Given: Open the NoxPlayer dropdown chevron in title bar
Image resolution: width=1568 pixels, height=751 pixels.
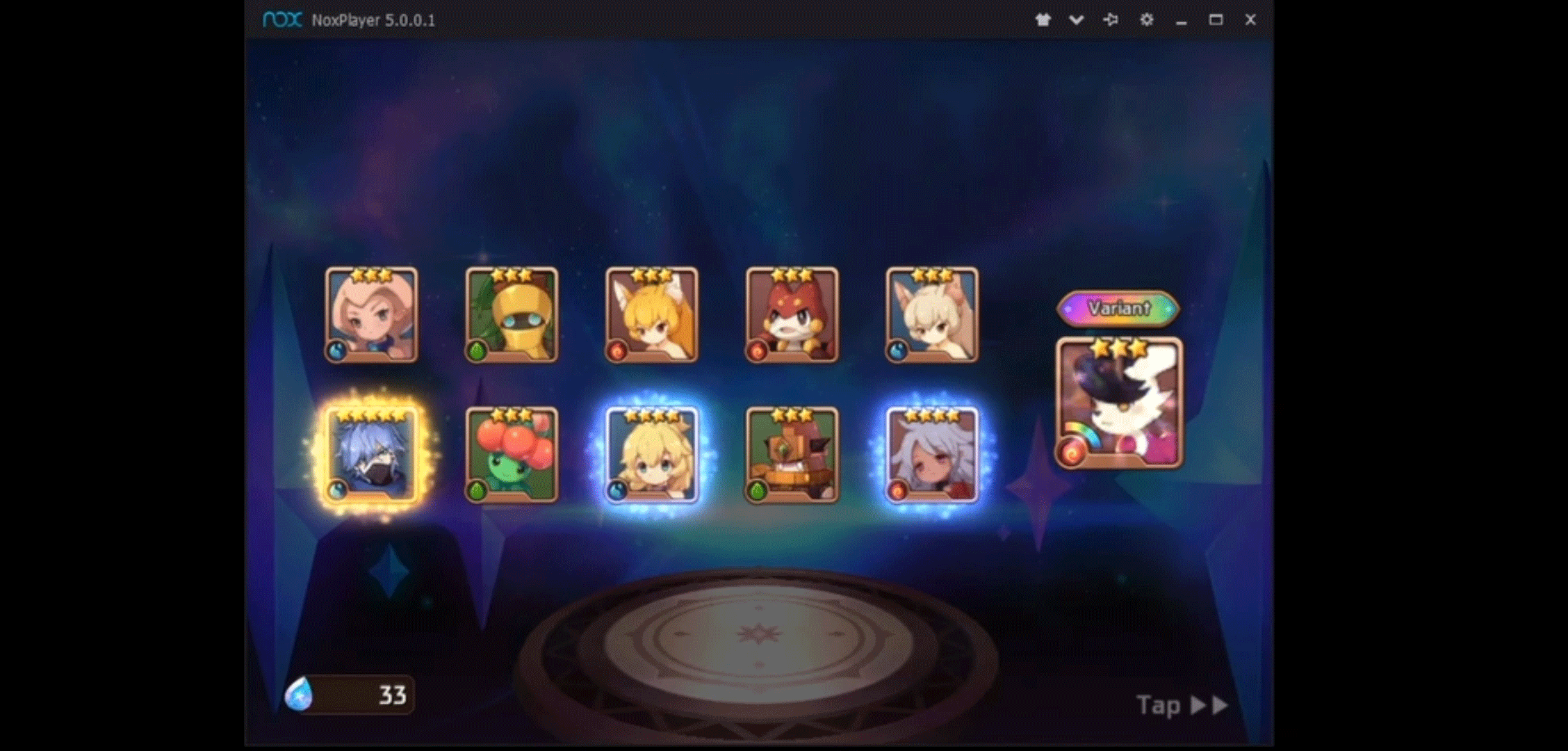Looking at the screenshot, I should (1076, 20).
